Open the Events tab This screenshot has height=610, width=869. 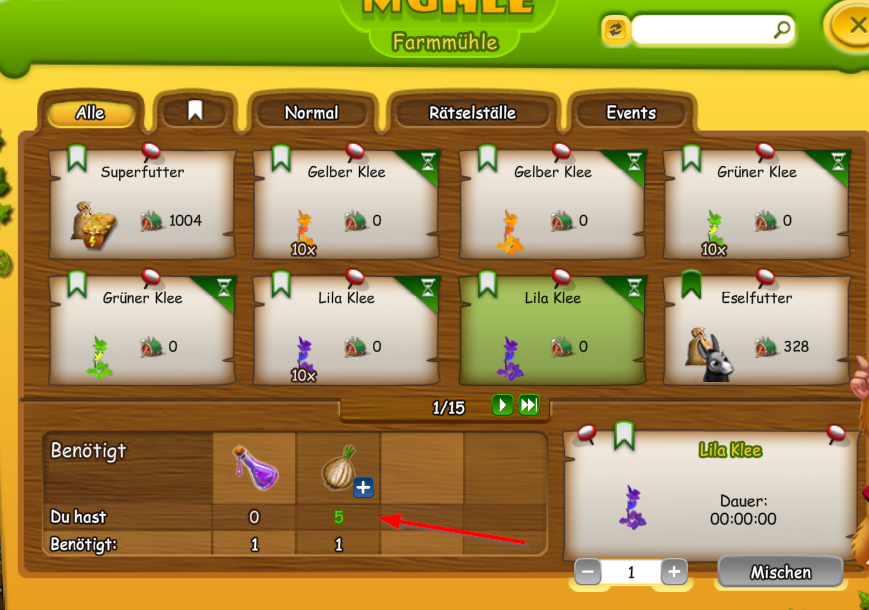point(631,113)
